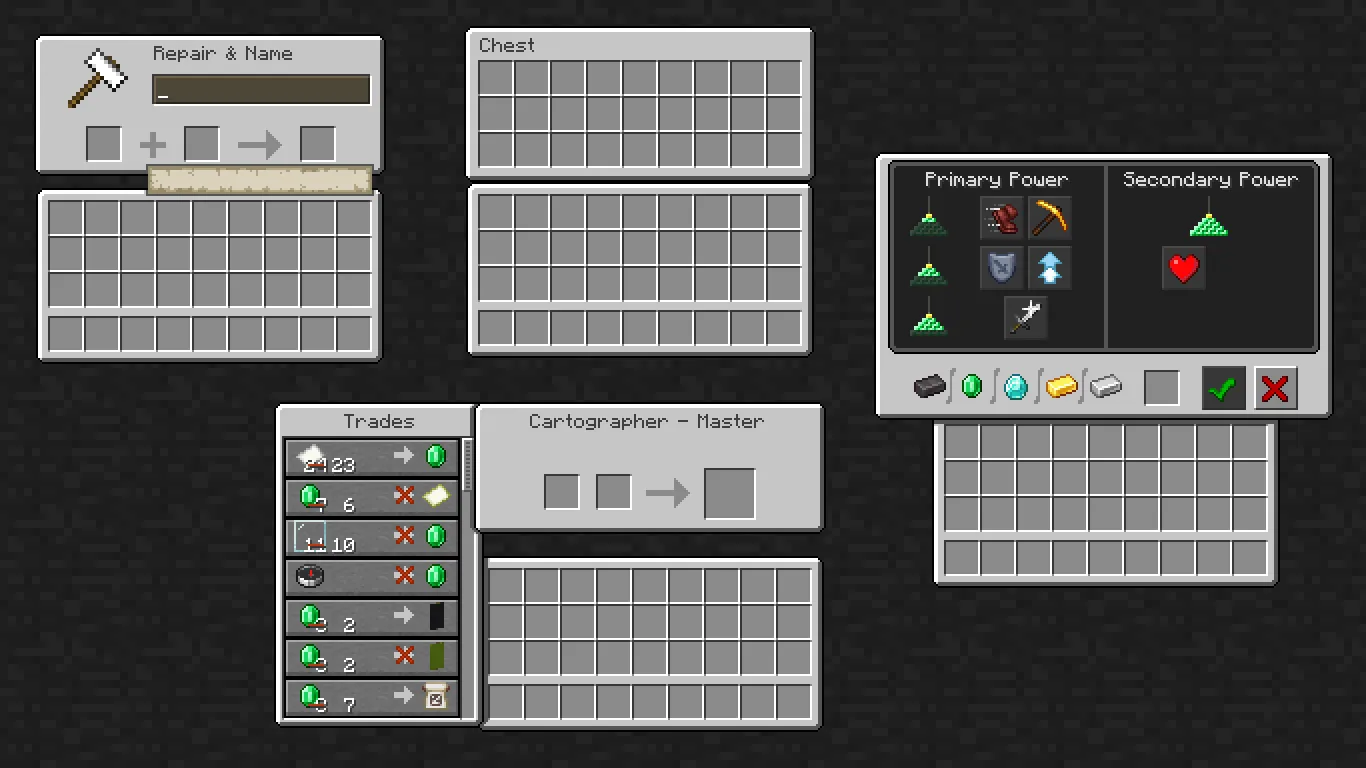The image size is (1366, 768).
Task: Select the Strength sword power
Action: [x=1025, y=316]
